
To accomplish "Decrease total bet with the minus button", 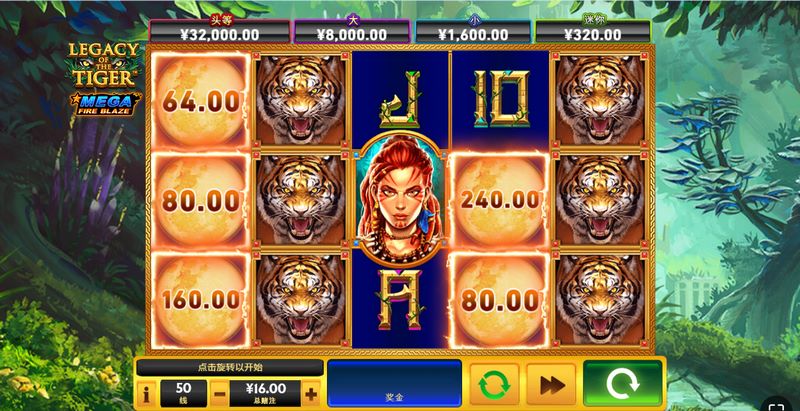I will pyautogui.click(x=219, y=394).
